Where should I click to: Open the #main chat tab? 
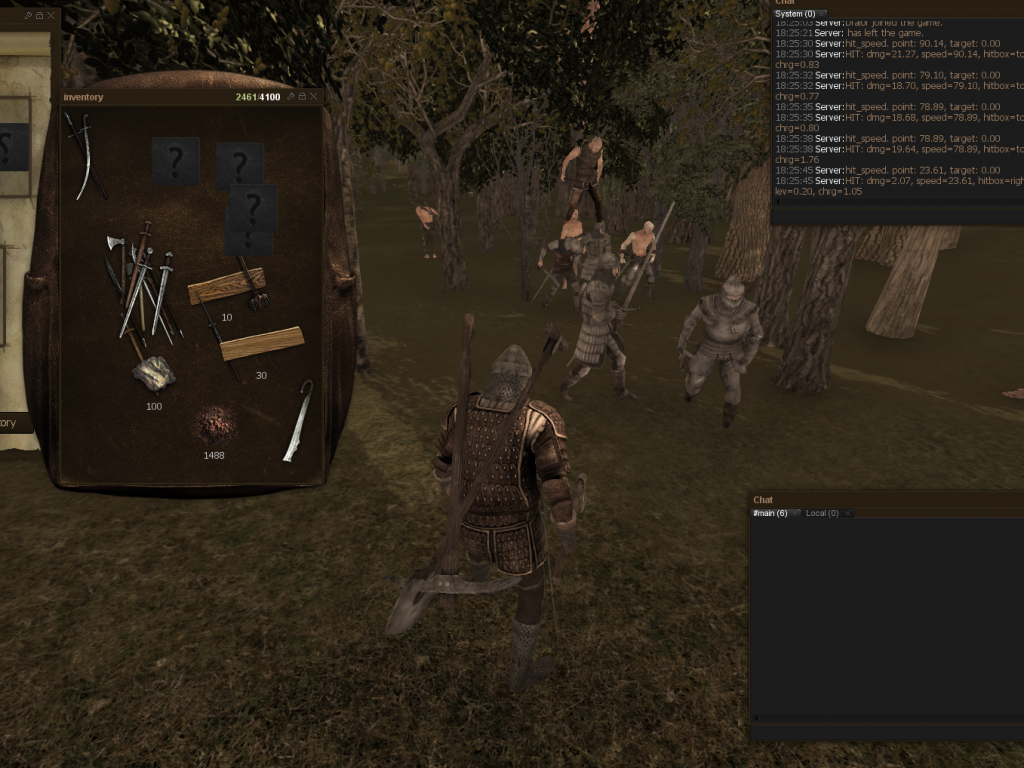coord(769,513)
